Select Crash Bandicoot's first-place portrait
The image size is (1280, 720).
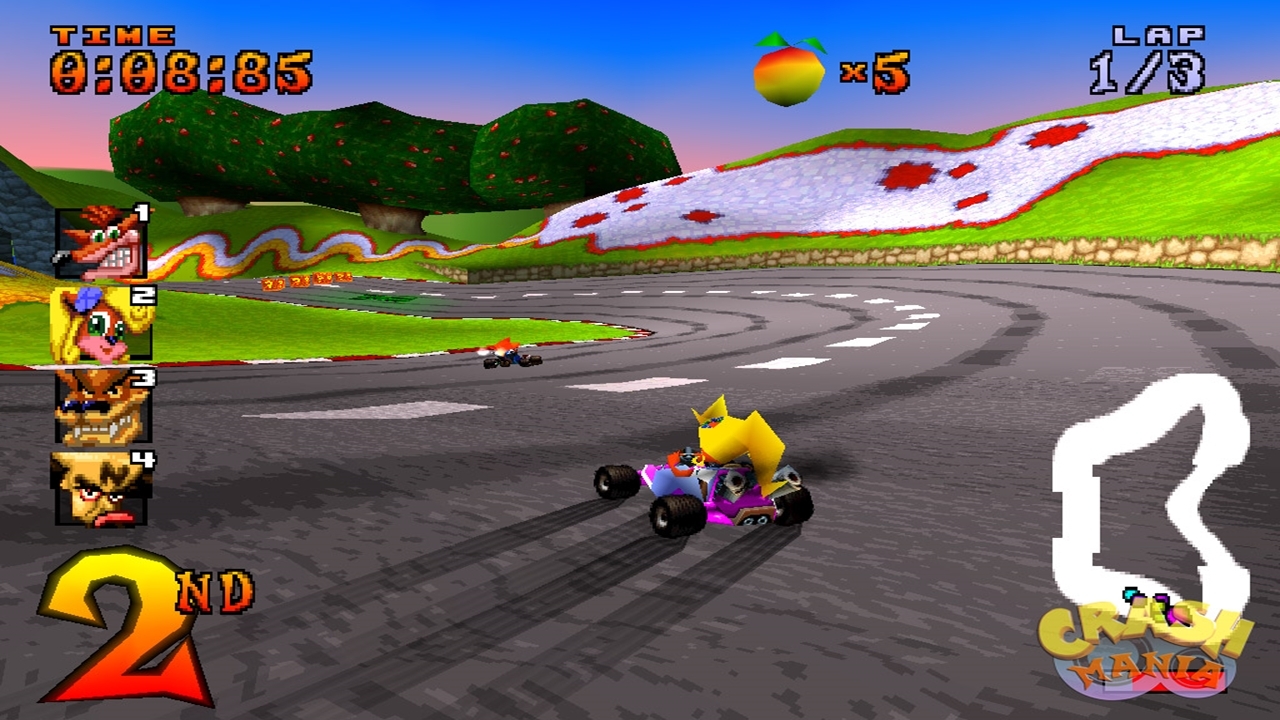click(101, 243)
